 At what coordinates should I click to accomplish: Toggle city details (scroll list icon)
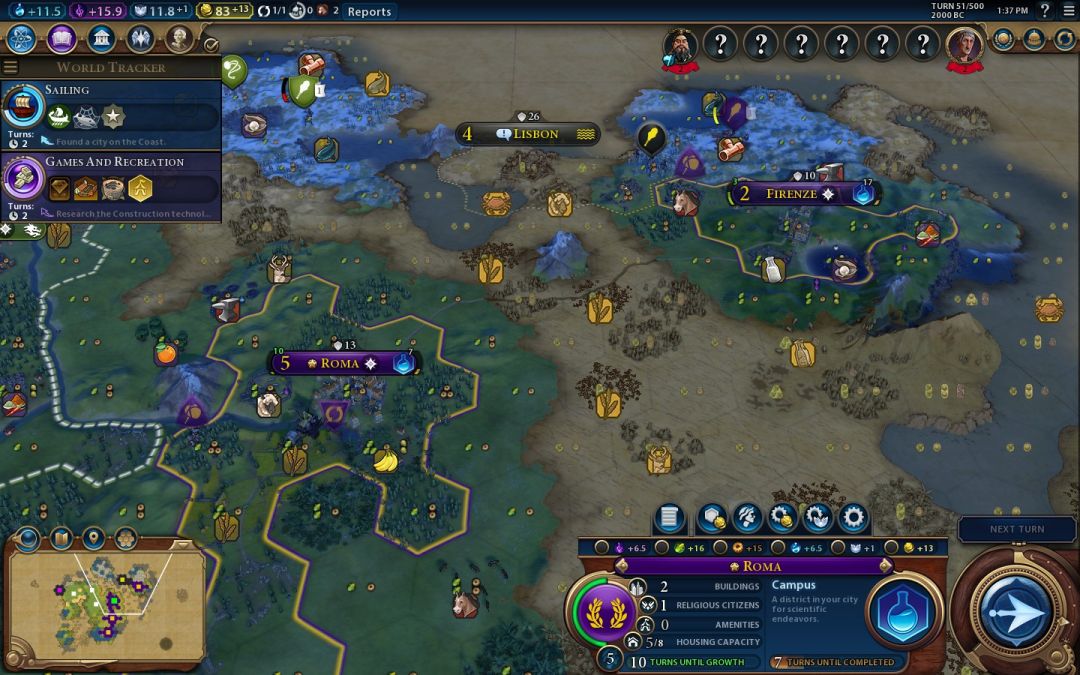click(x=669, y=518)
